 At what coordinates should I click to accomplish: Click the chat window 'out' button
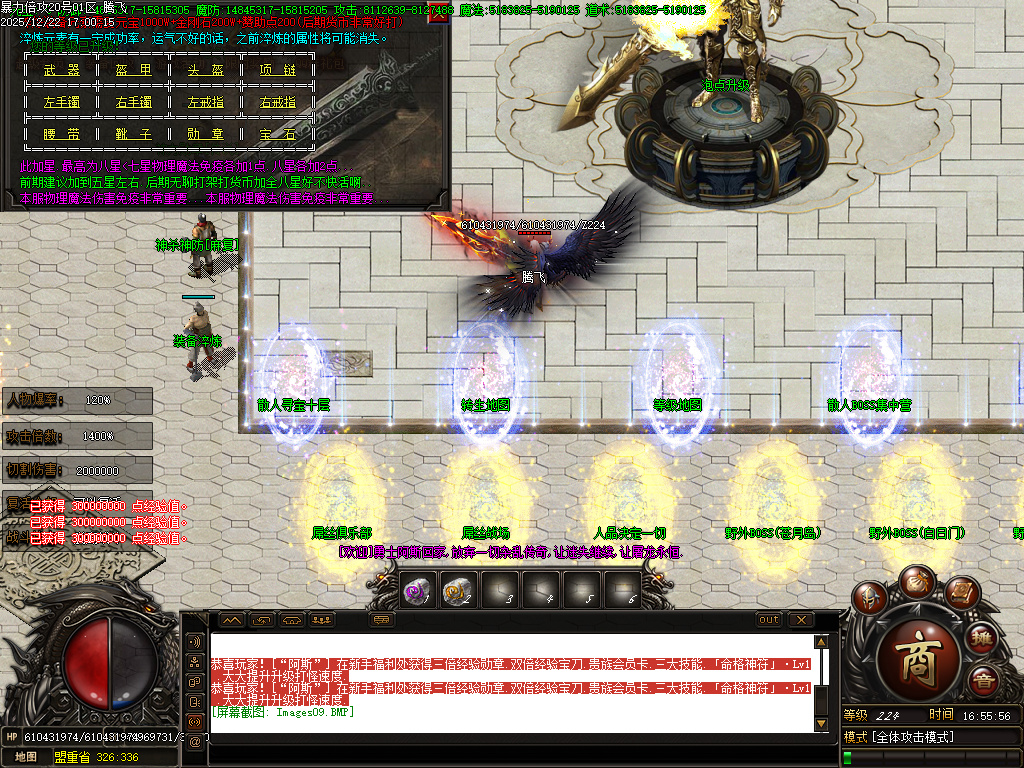tap(768, 620)
